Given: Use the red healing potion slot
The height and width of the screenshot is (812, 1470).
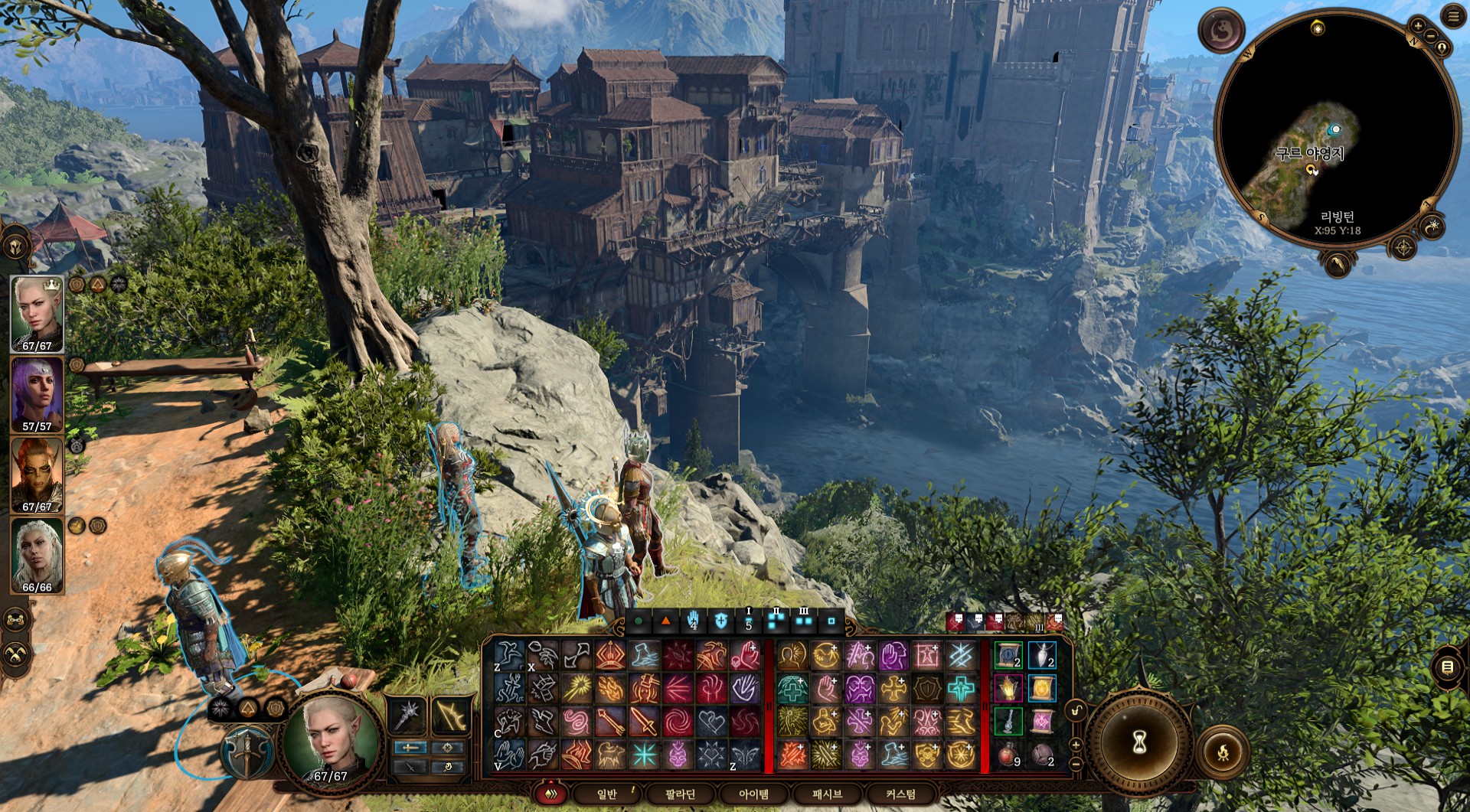Looking at the screenshot, I should coord(1008,755).
